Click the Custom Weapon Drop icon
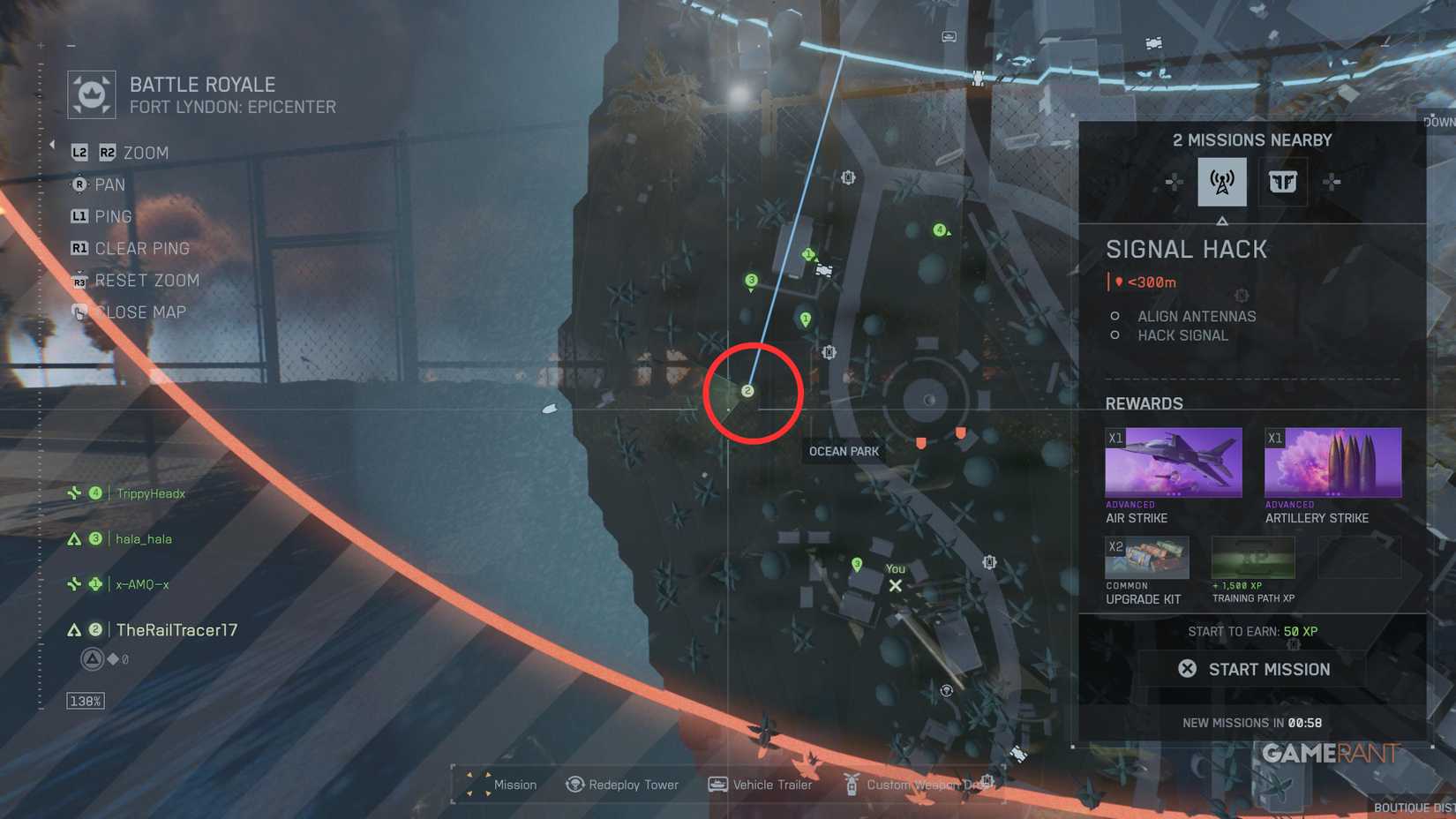Image resolution: width=1456 pixels, height=819 pixels. [x=852, y=784]
